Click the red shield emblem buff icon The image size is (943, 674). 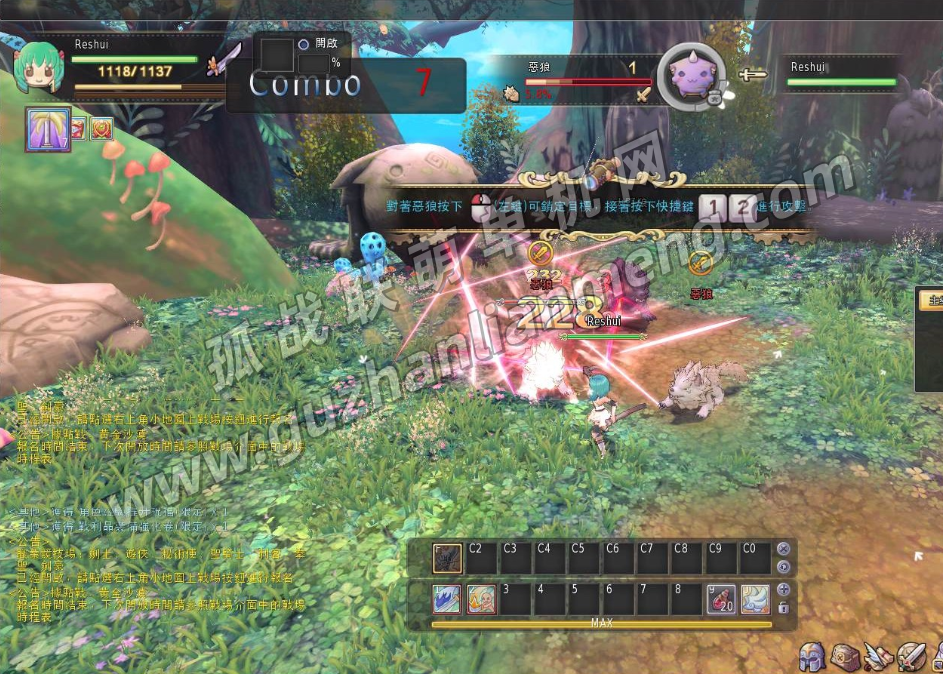click(x=102, y=128)
